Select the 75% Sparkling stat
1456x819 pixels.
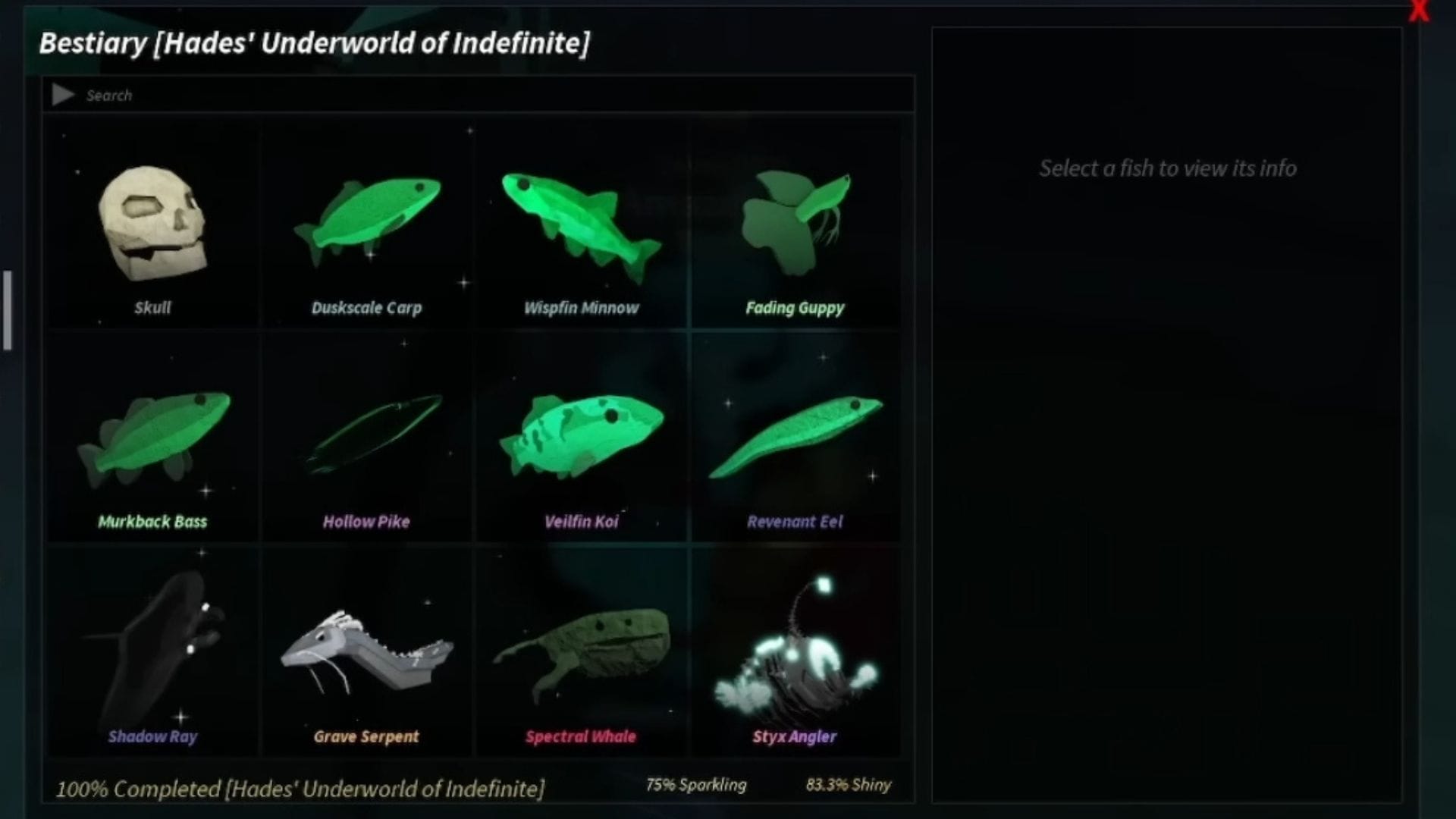[x=697, y=785]
